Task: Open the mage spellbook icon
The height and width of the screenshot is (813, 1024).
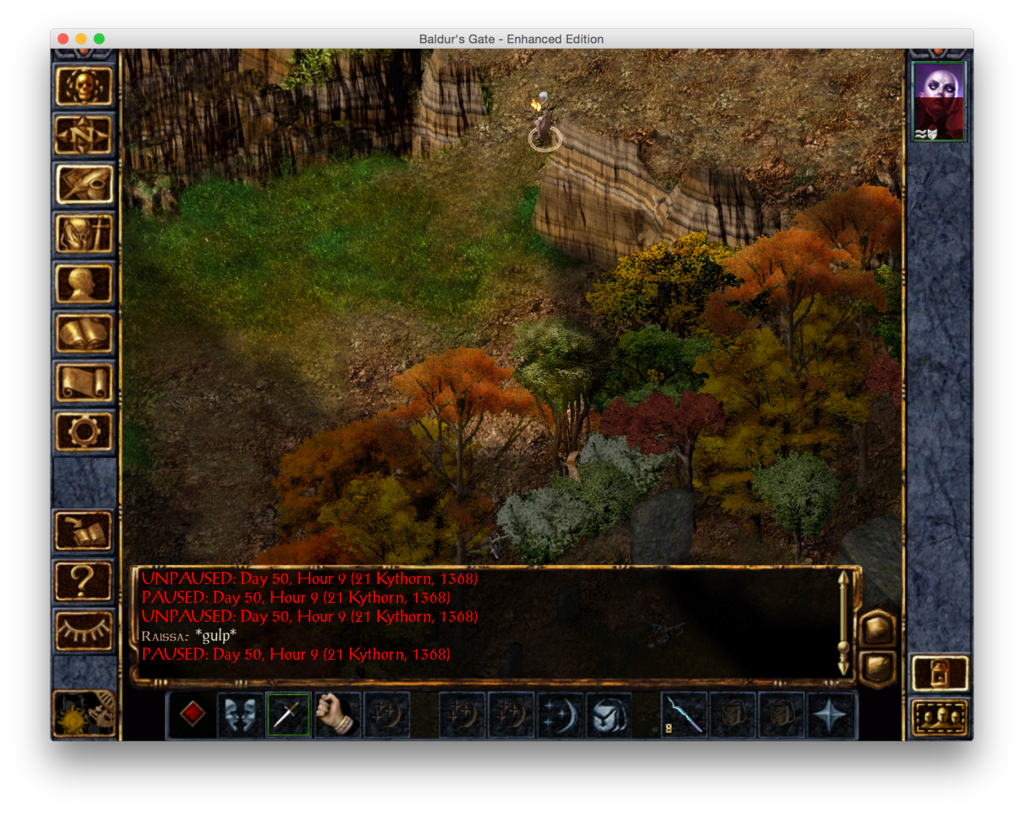Action: tap(84, 333)
